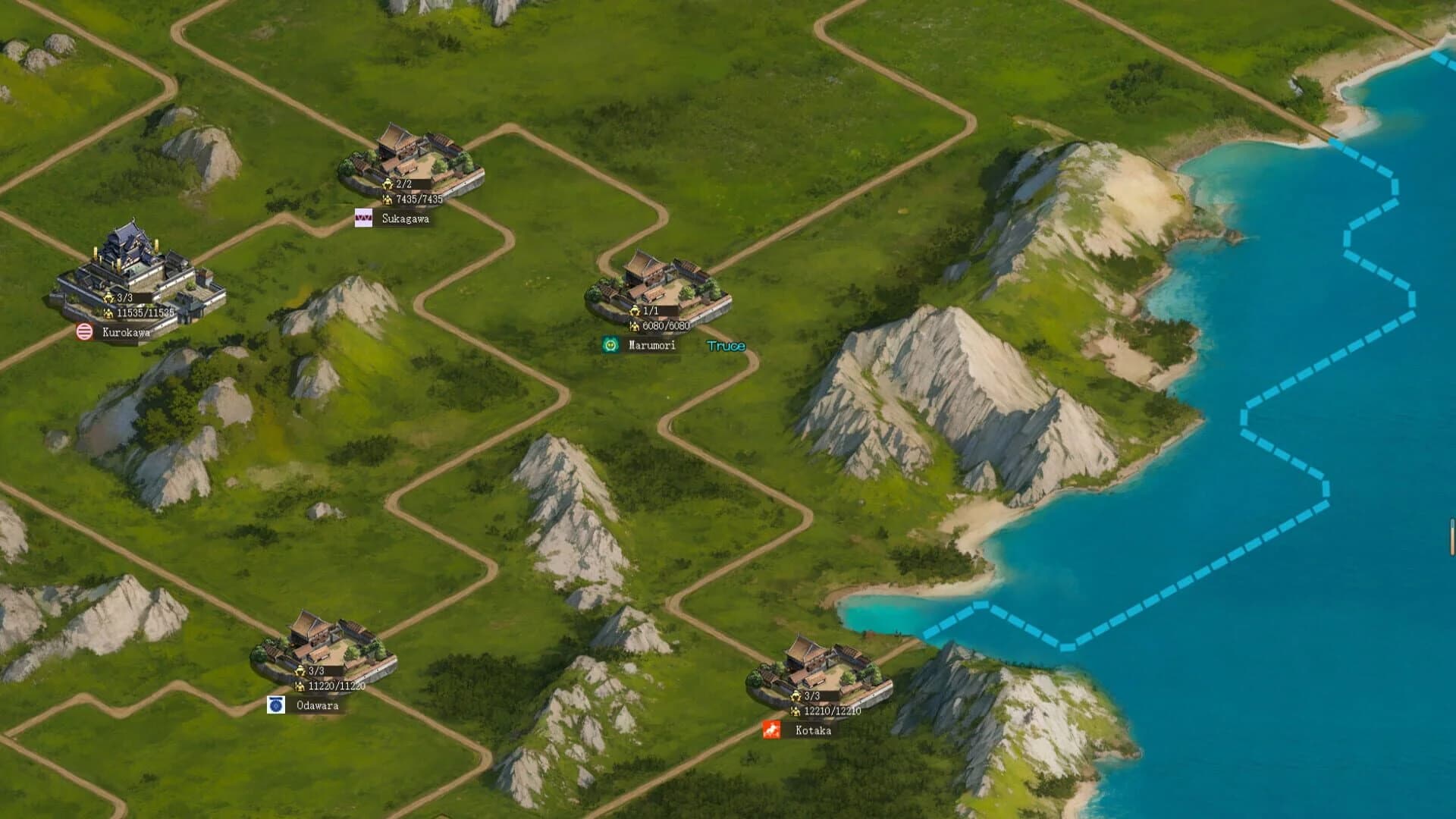The width and height of the screenshot is (1456, 819).
Task: Click the soldier icon next to 12210/12210 at Kotaka
Action: [794, 711]
